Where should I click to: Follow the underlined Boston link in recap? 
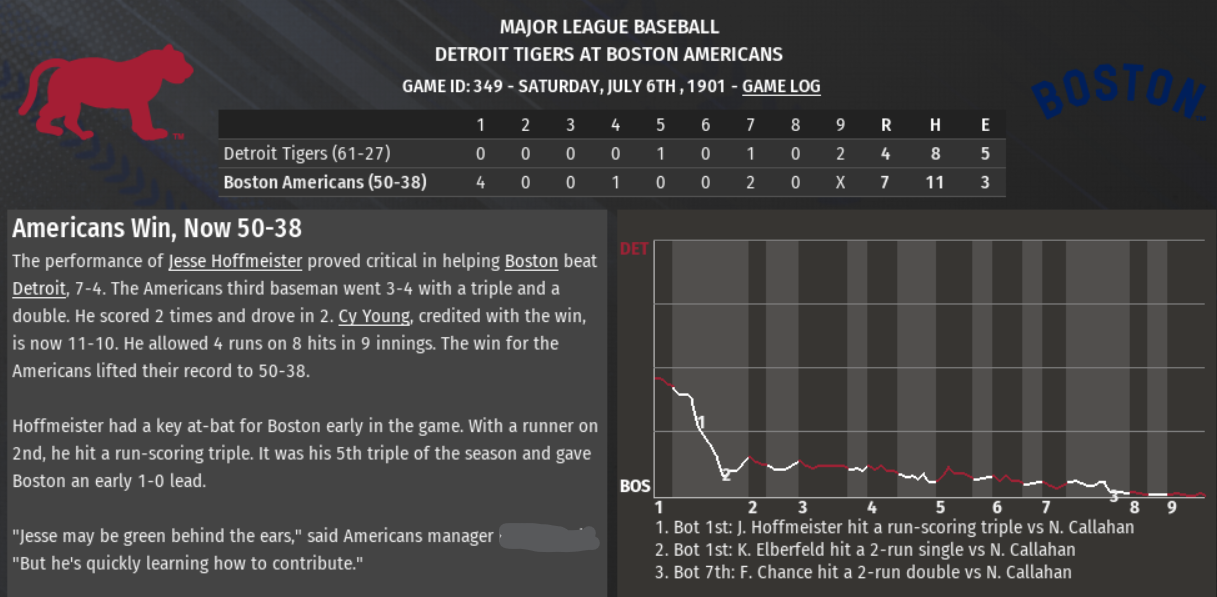pos(531,262)
